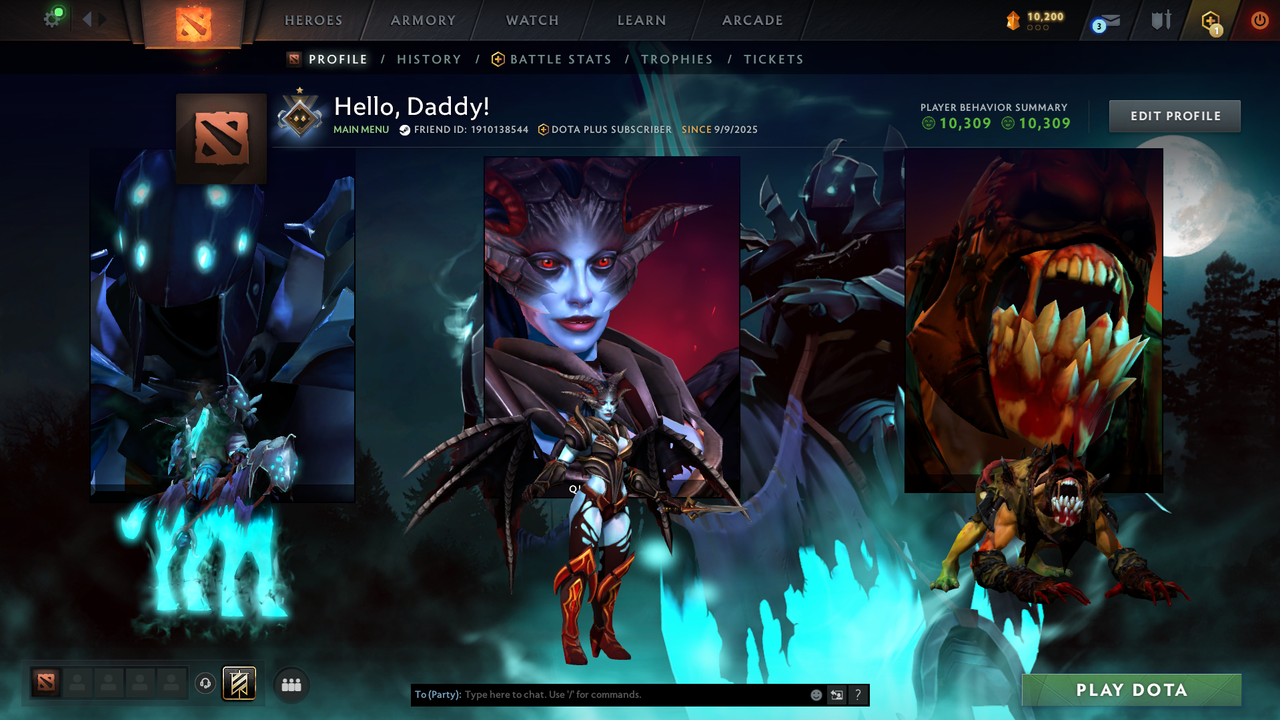Open the settings gear next to the logo

click(52, 19)
